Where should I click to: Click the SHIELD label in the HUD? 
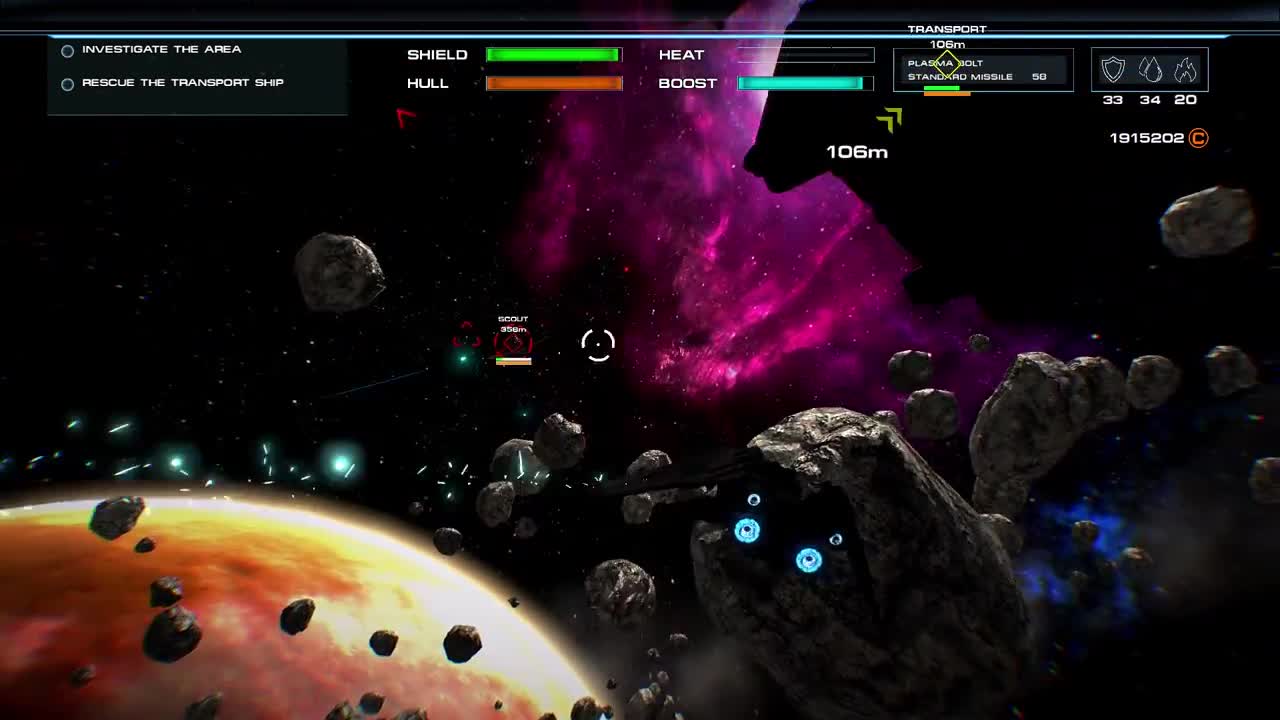(x=437, y=54)
